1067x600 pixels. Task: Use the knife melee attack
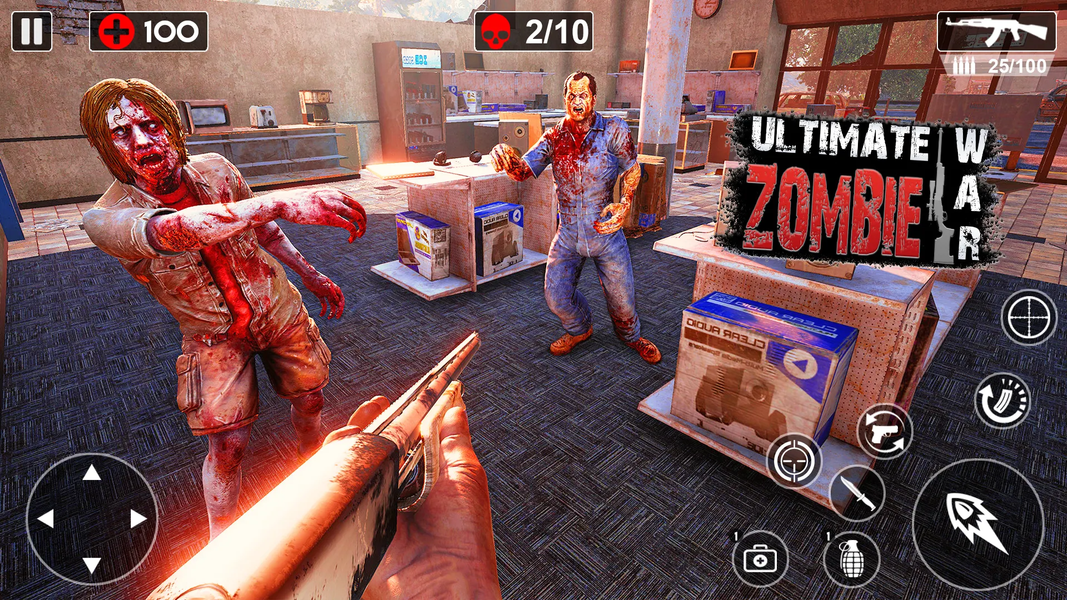(x=856, y=492)
